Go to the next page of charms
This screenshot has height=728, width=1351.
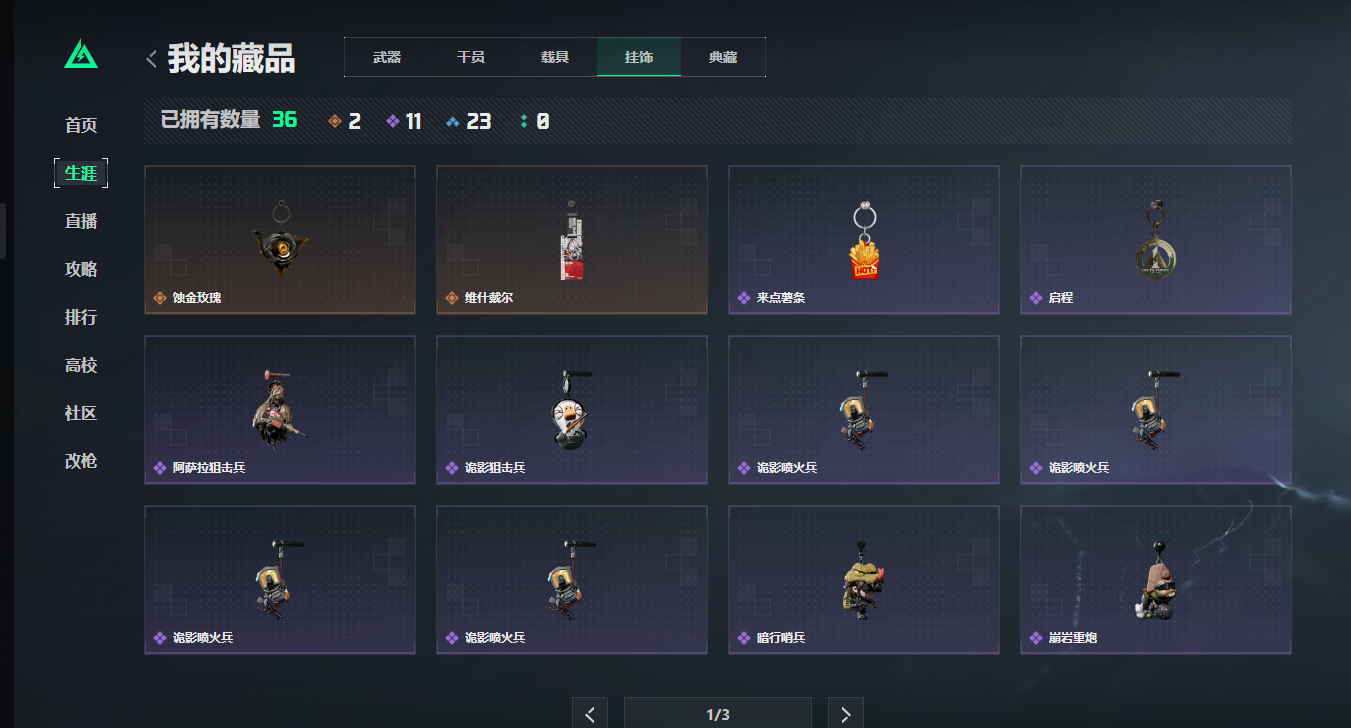pyautogui.click(x=845, y=712)
